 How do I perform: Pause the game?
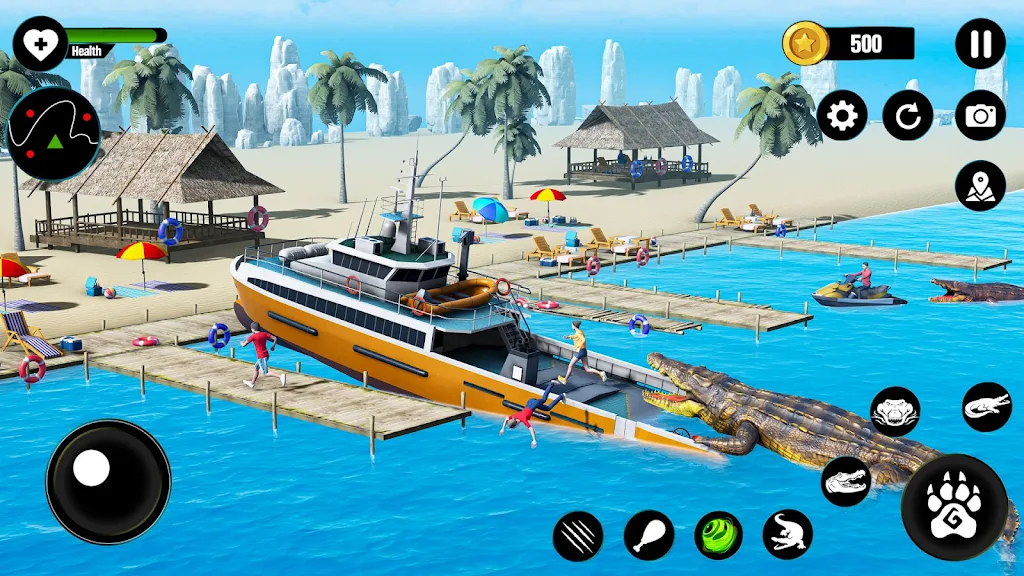point(980,44)
